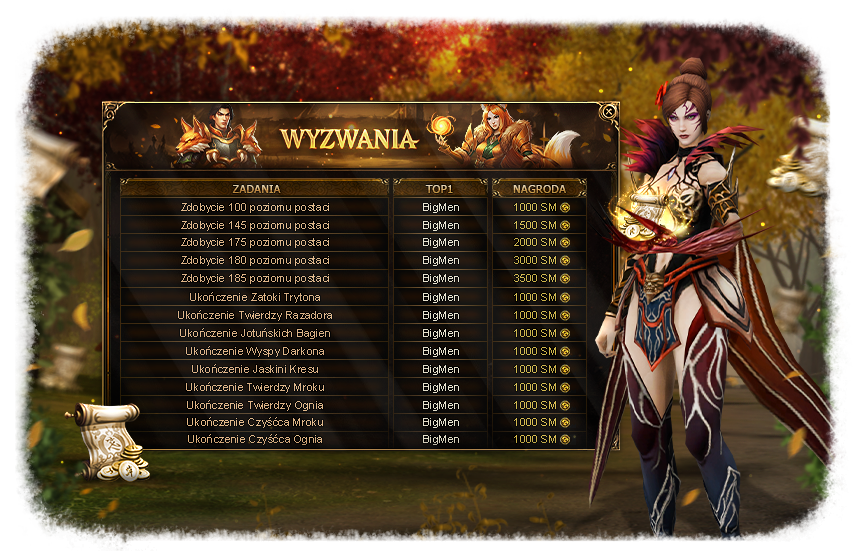Viewport: 857px width, 553px height.
Task: Select the Ukończenie Wyspy Darkona row
Action: [x=255, y=351]
